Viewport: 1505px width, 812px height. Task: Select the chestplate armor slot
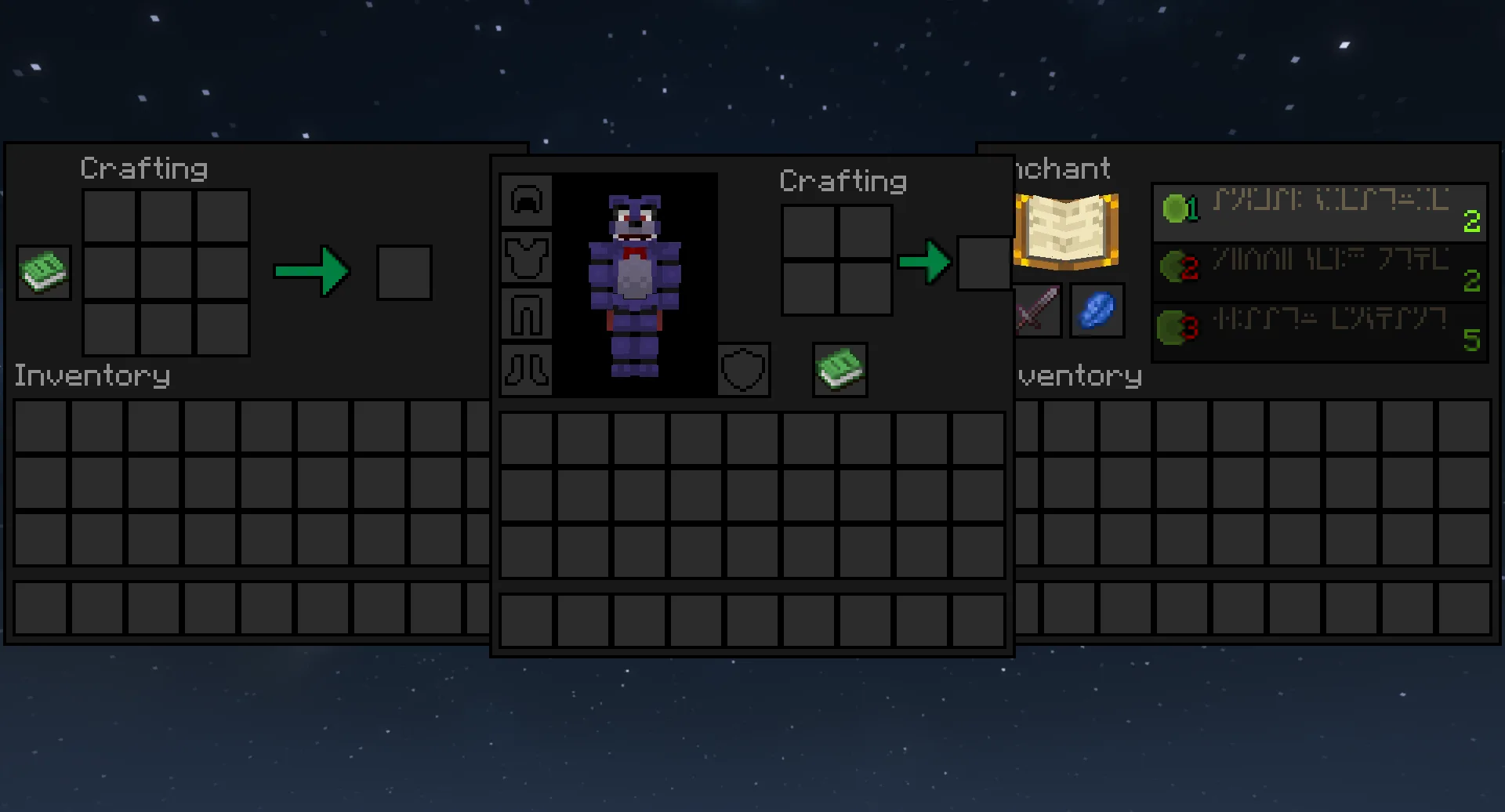525,256
